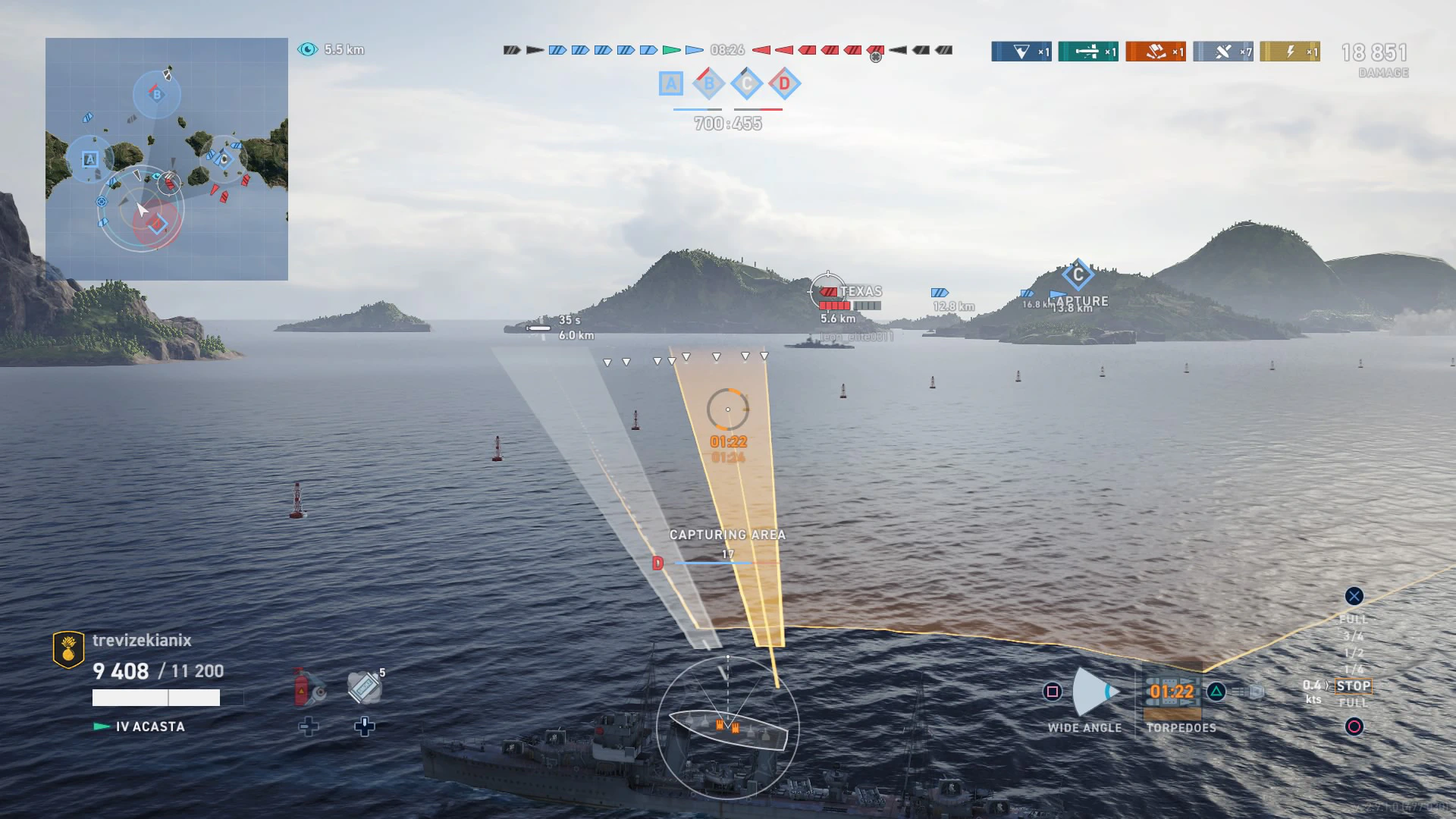This screenshot has width=1456, height=819.
Task: Select the Torpedoes weapon slot
Action: pyautogui.click(x=1172, y=692)
